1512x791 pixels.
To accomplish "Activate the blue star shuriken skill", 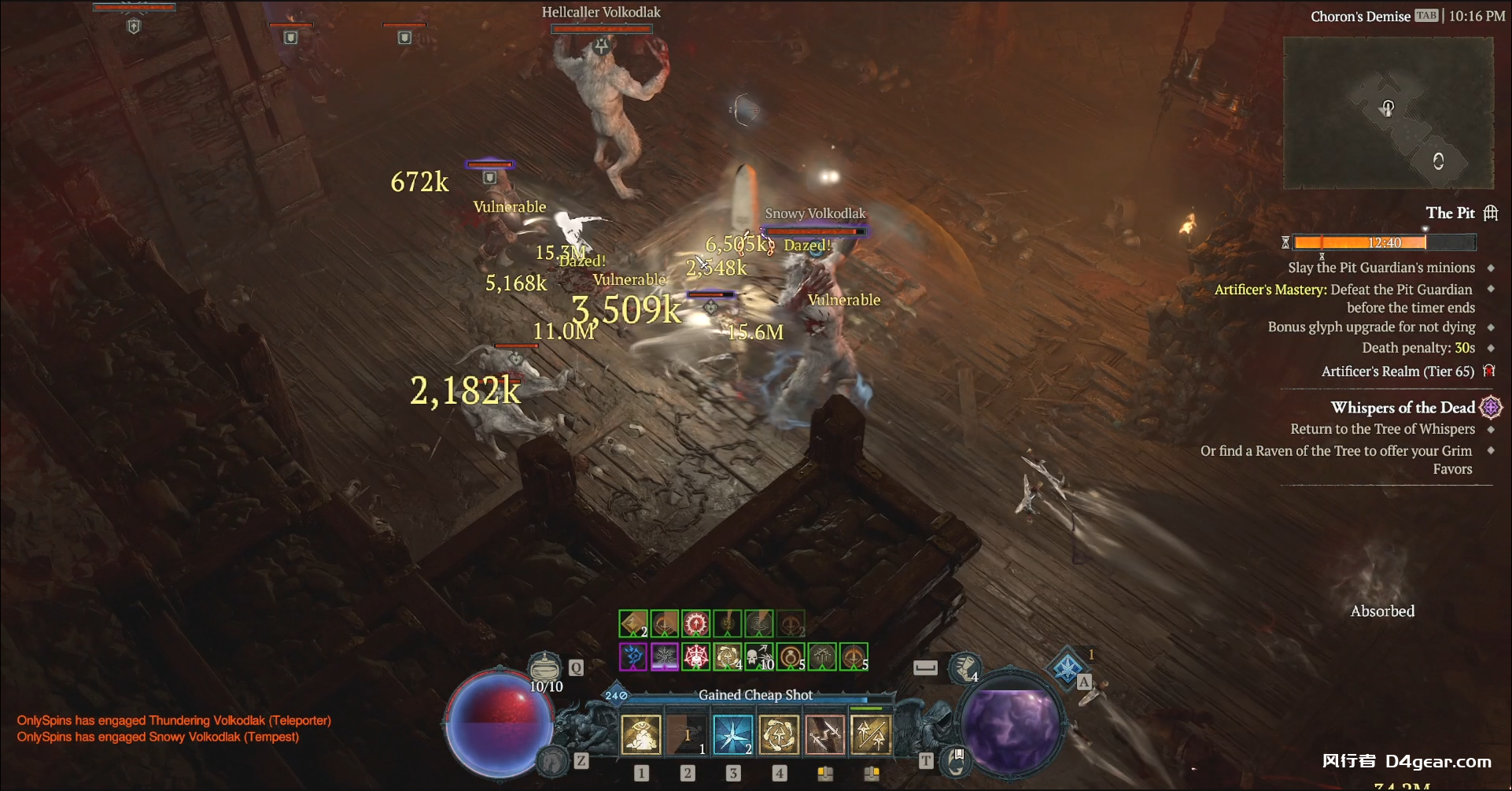I will [x=733, y=734].
